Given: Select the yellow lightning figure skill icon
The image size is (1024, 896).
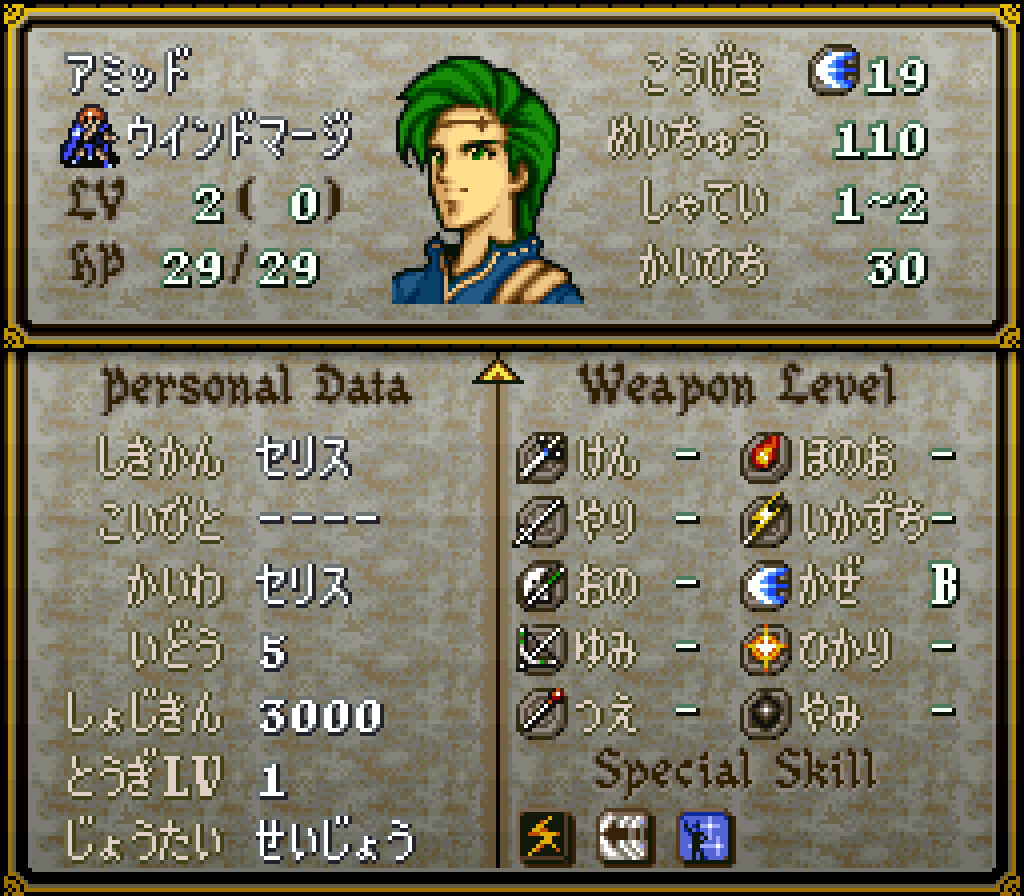Looking at the screenshot, I should (545, 836).
